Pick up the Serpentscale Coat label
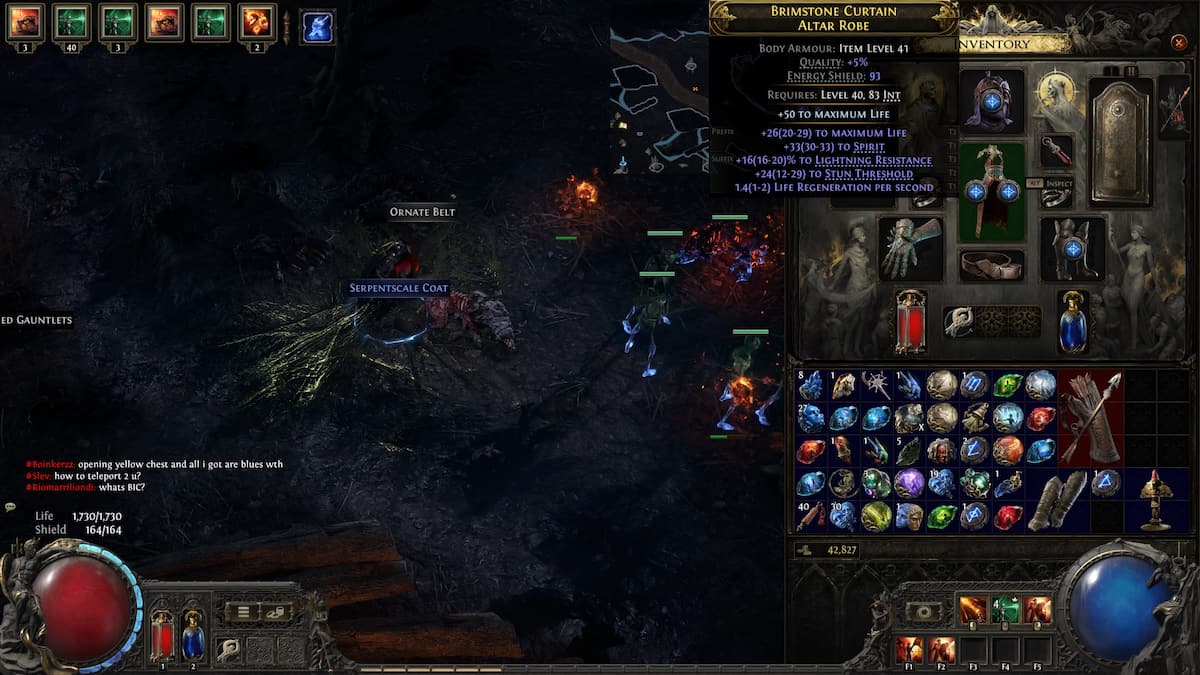 (x=399, y=288)
